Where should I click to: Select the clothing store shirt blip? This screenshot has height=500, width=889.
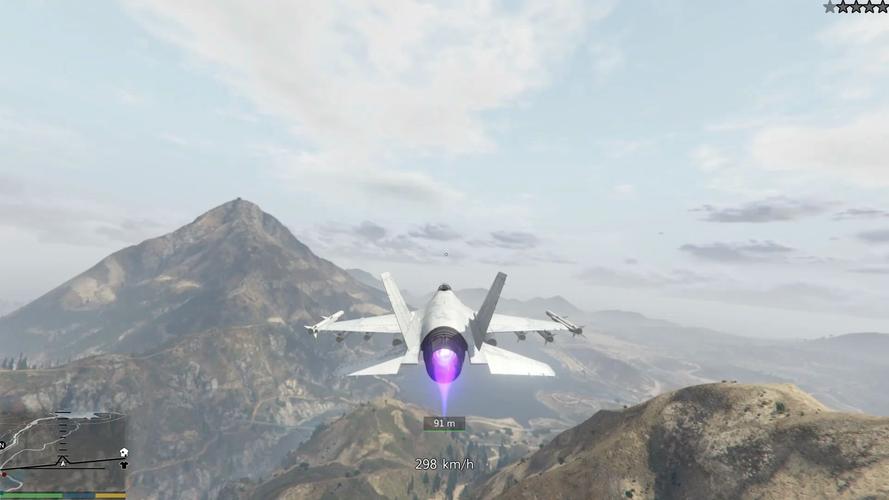[124, 465]
